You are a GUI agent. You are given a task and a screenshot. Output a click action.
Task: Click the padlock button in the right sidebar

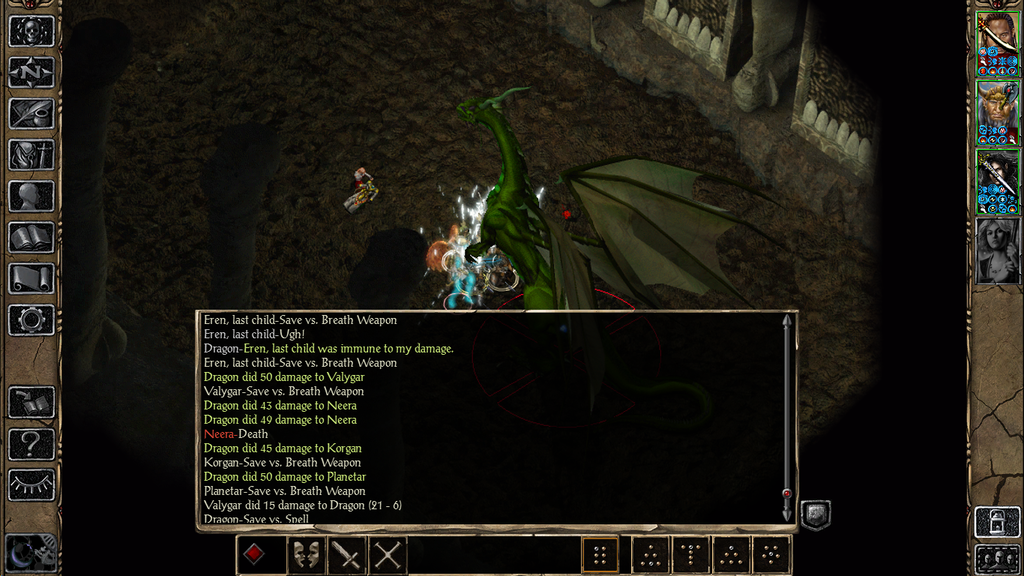click(x=997, y=522)
